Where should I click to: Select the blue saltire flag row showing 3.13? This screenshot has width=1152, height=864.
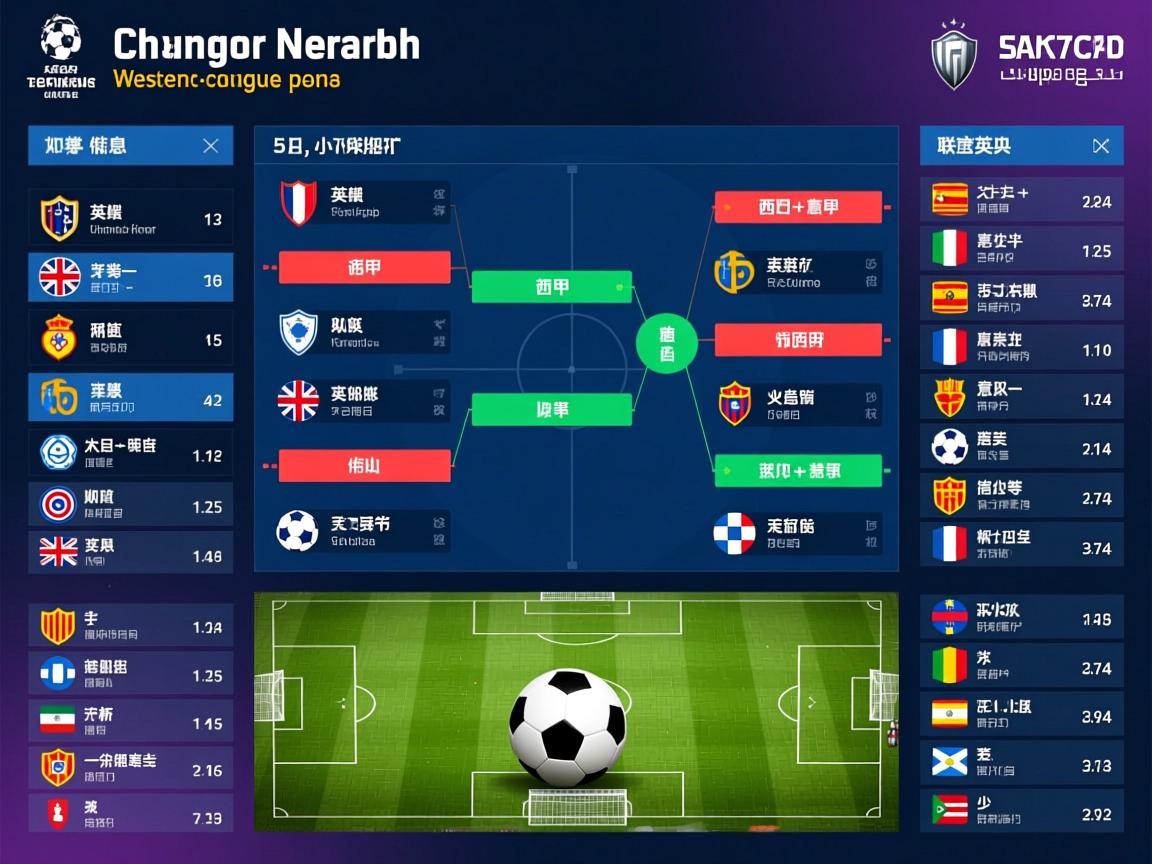click(x=1021, y=763)
